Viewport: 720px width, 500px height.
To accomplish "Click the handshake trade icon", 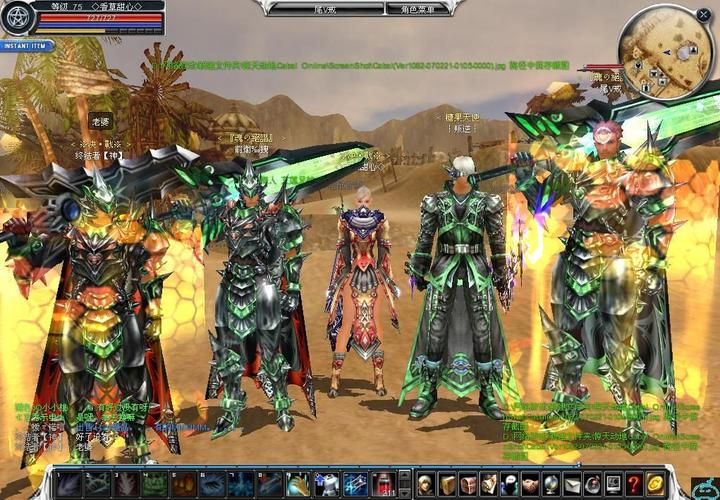I will pyautogui.click(x=529, y=483).
